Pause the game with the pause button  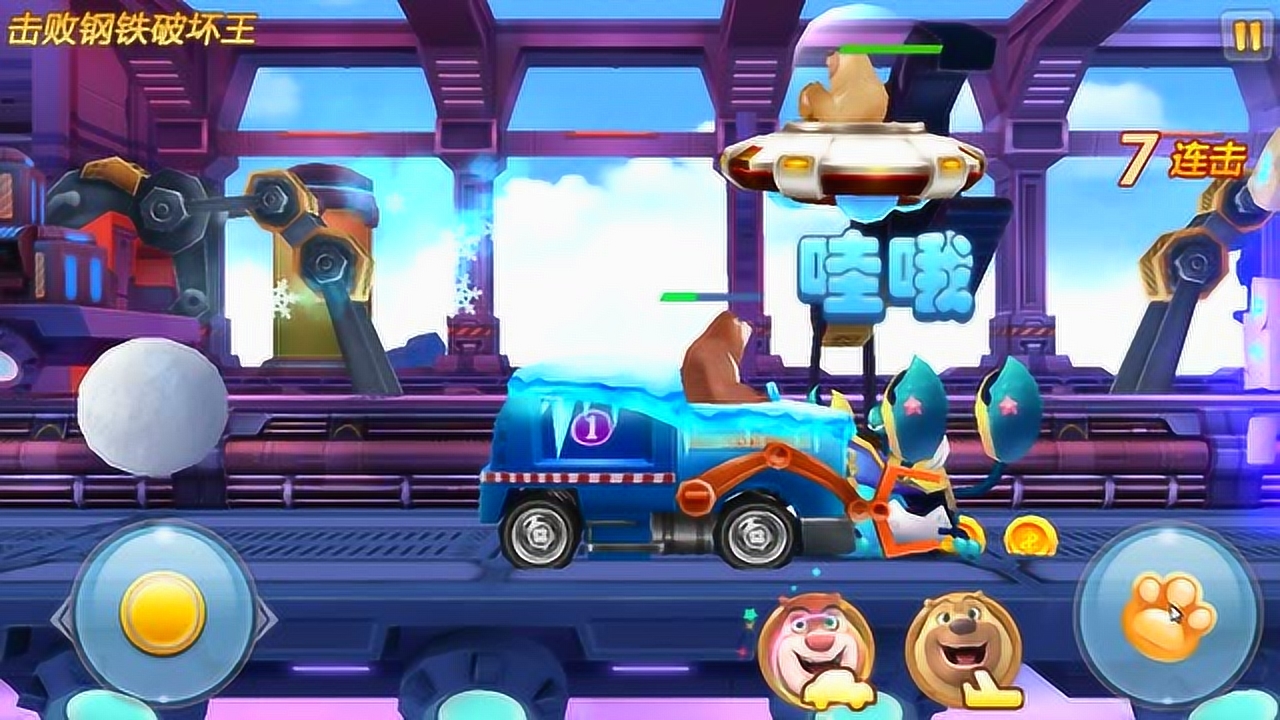1247,37
